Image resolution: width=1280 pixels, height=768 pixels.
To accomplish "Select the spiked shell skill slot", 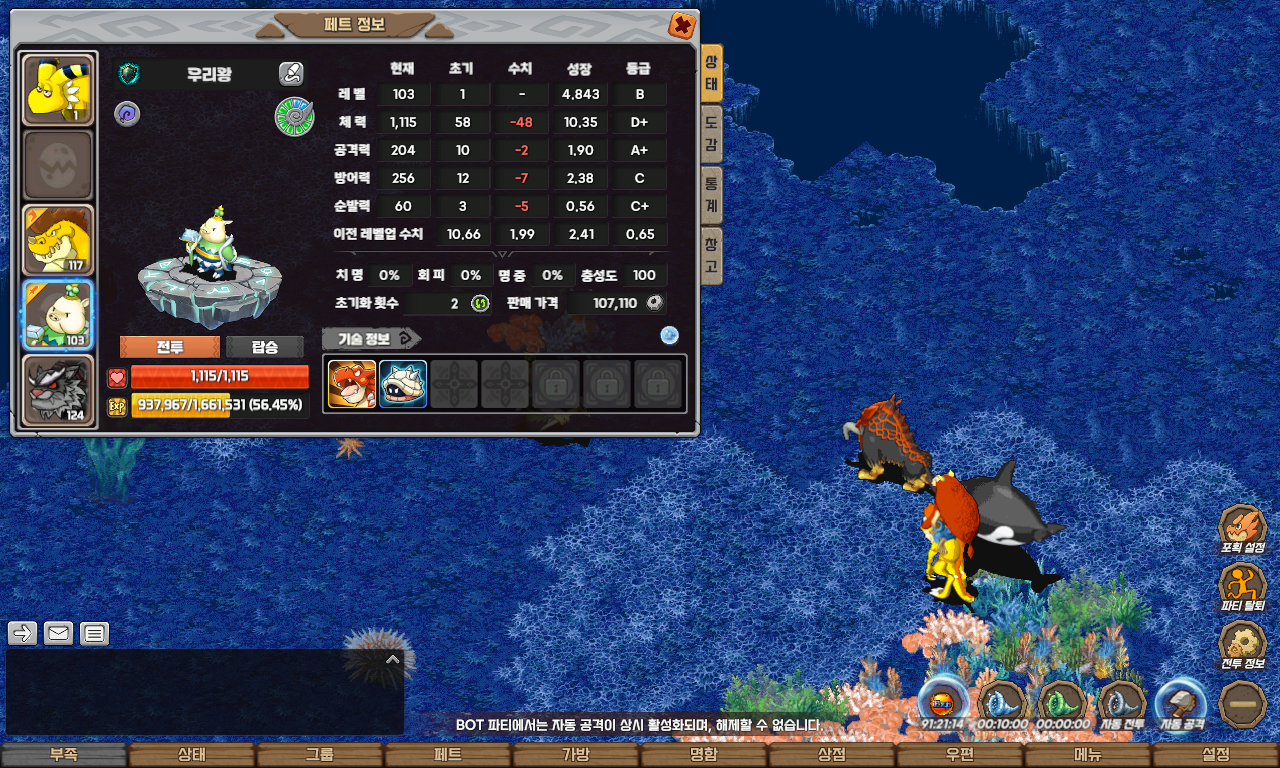I will pyautogui.click(x=403, y=384).
